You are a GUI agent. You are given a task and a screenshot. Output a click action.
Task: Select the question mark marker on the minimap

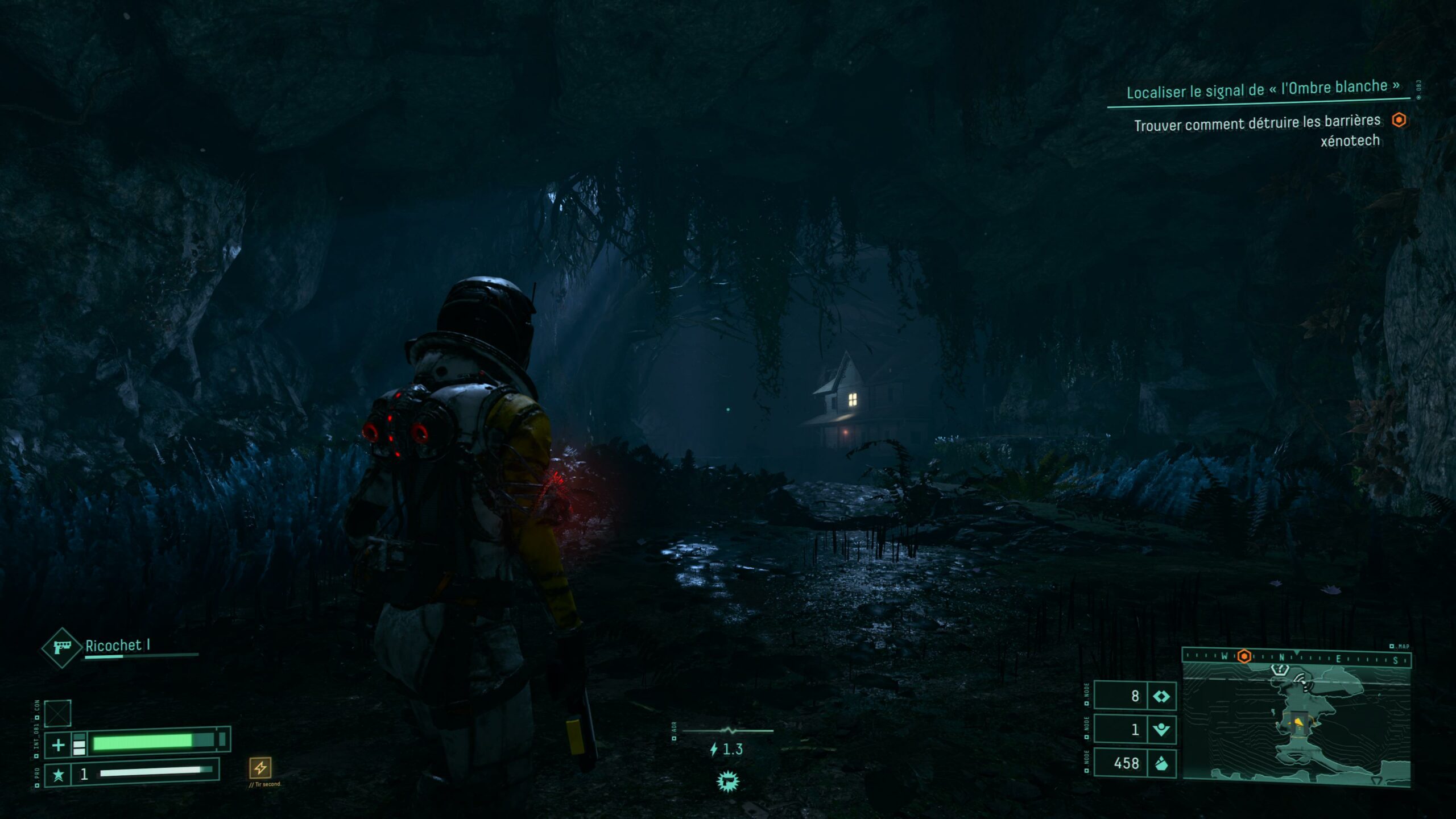[x=1279, y=670]
